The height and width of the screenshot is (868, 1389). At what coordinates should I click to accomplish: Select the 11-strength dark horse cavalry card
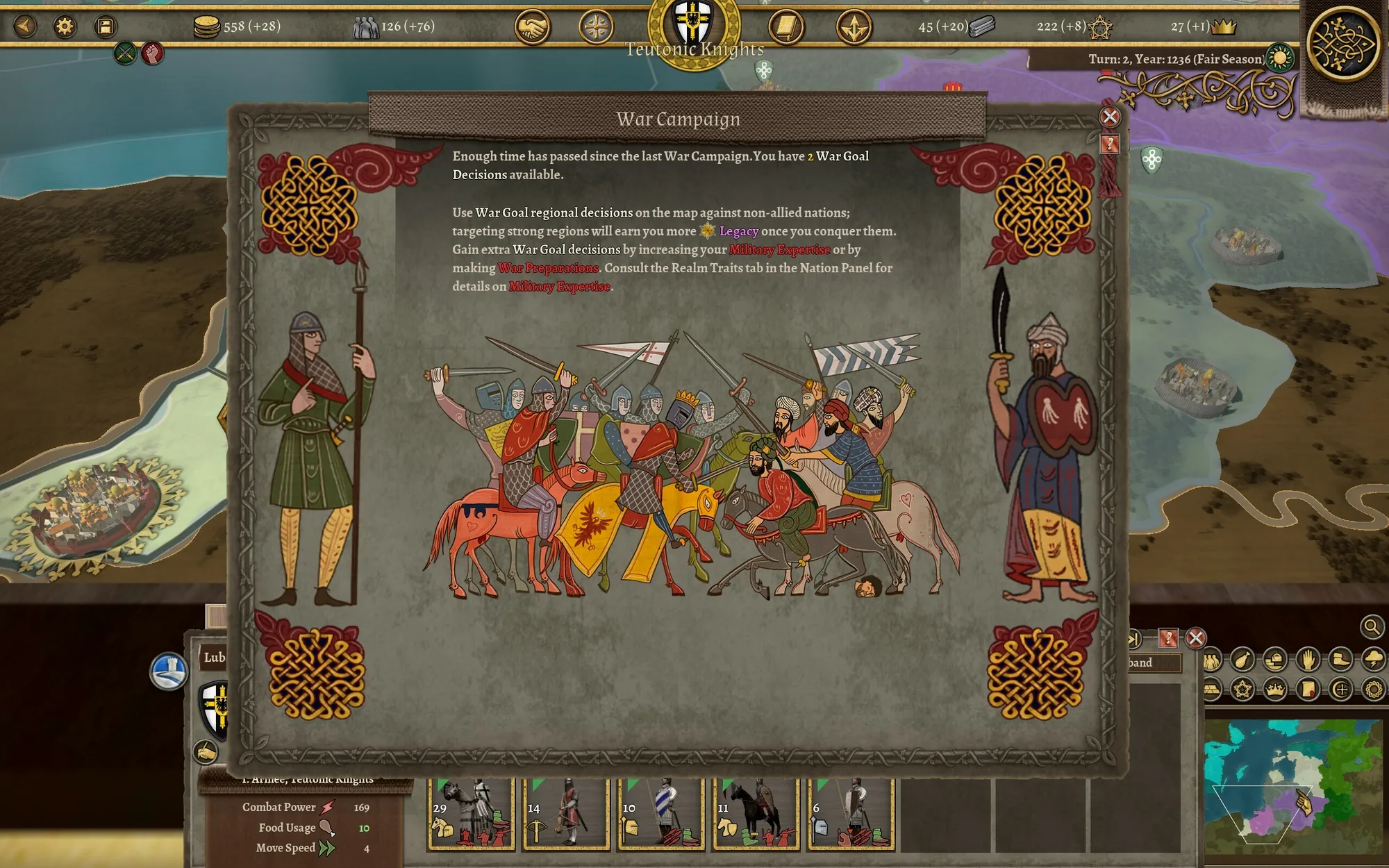(756, 814)
